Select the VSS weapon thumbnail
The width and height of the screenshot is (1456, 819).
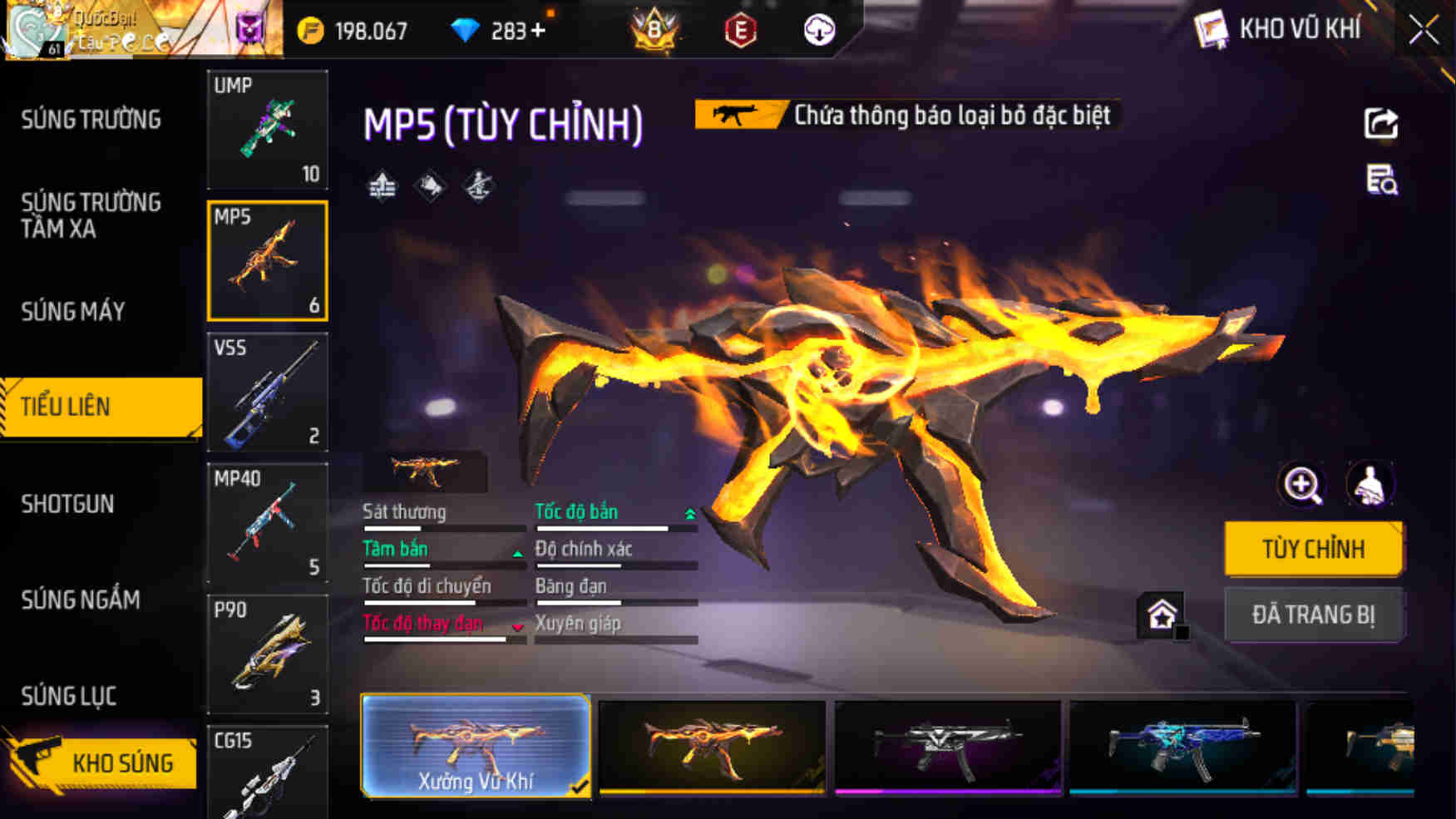pos(266,392)
